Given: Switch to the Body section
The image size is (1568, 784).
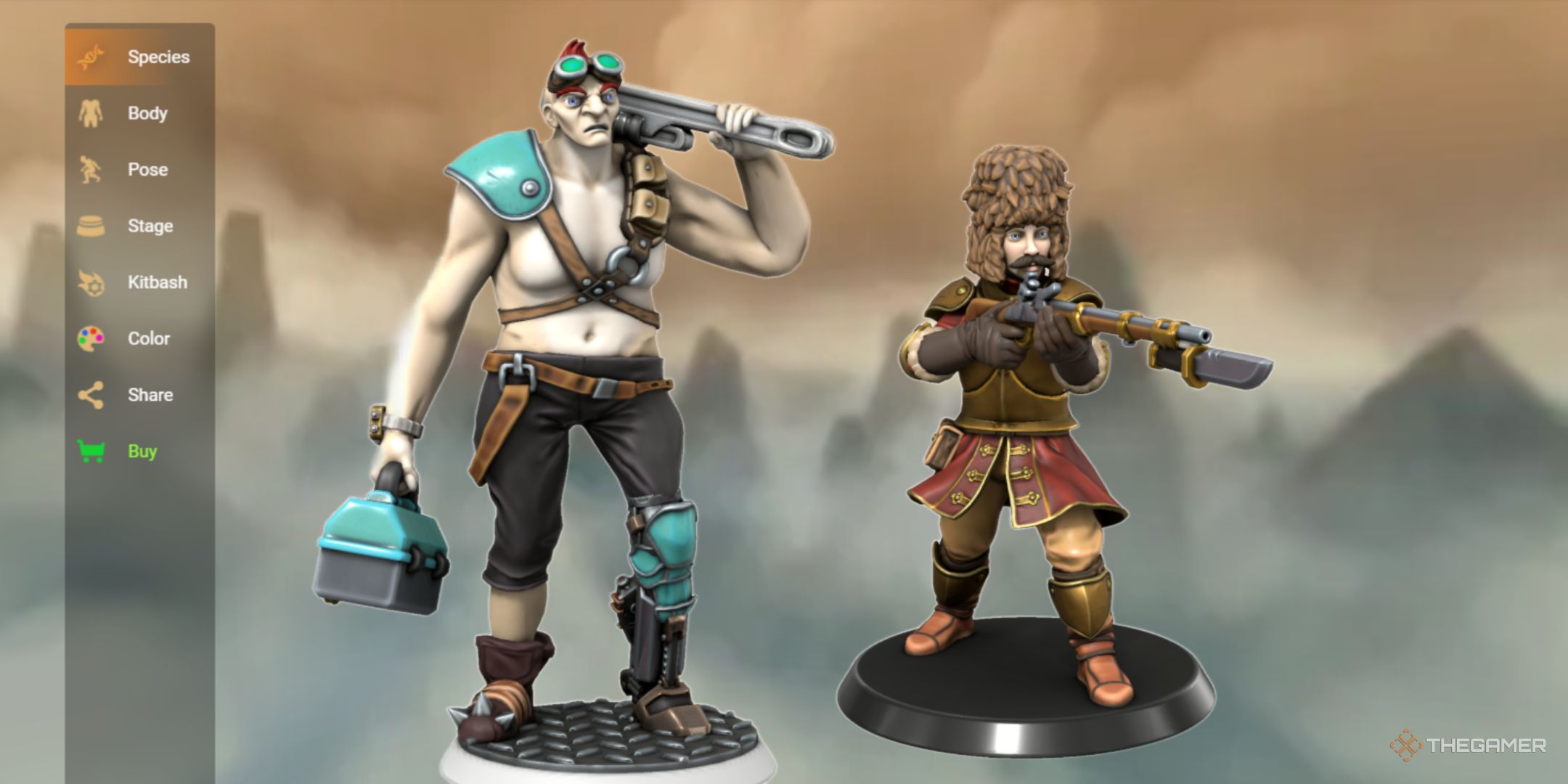Looking at the screenshot, I should click(x=147, y=113).
